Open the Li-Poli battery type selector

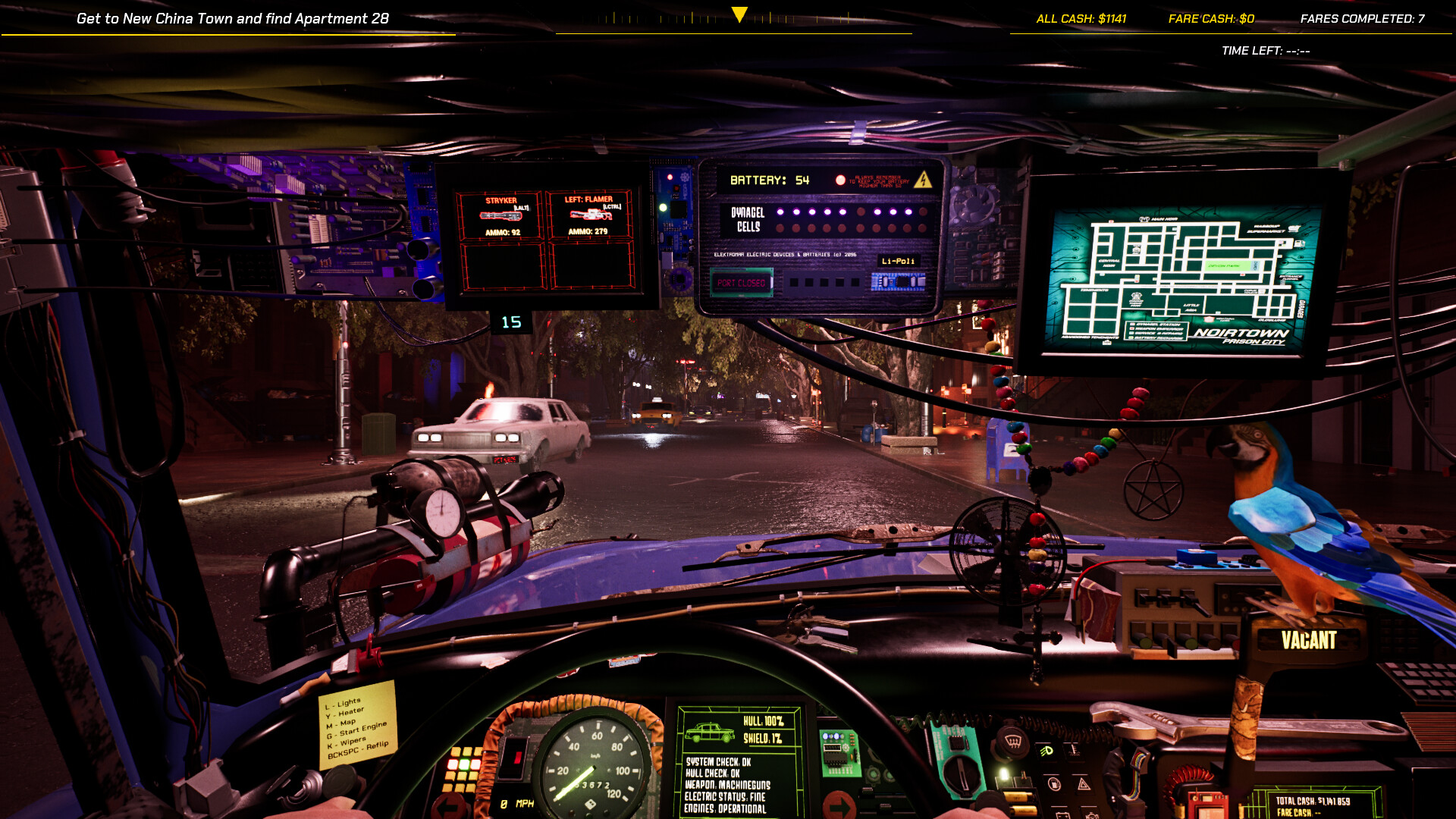898,261
